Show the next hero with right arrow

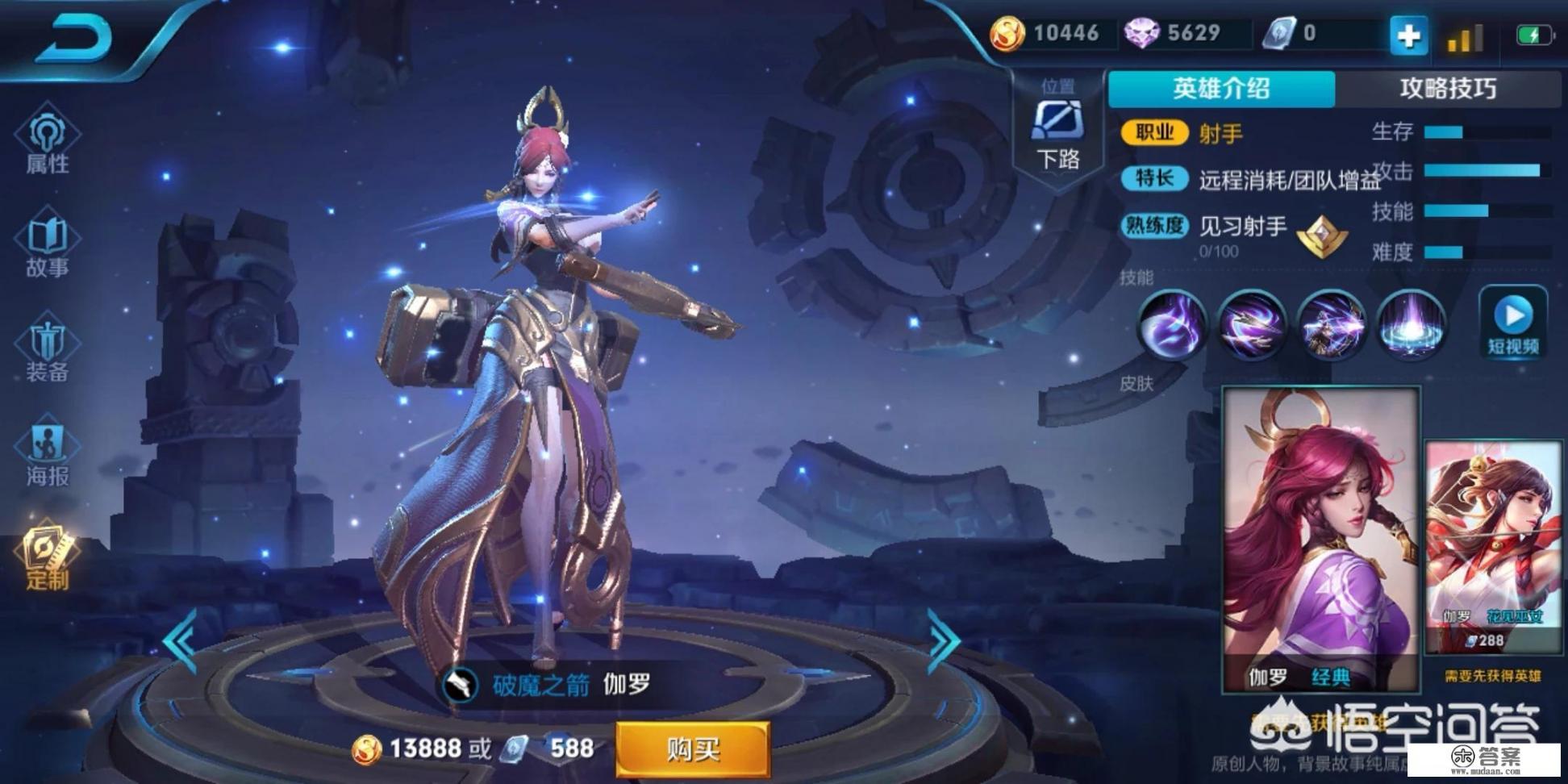coord(943,641)
